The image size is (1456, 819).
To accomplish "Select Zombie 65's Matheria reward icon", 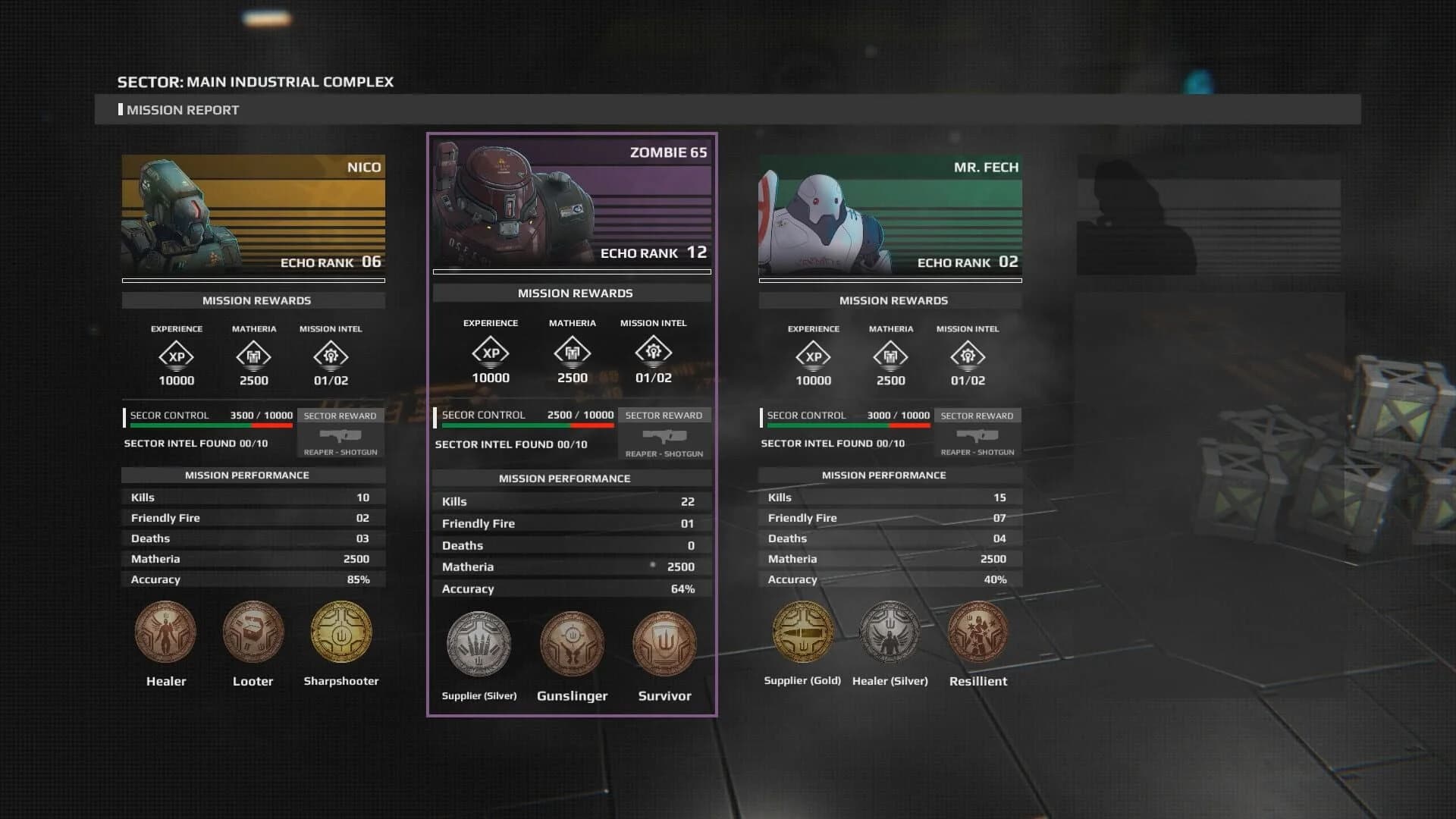I will tap(573, 351).
